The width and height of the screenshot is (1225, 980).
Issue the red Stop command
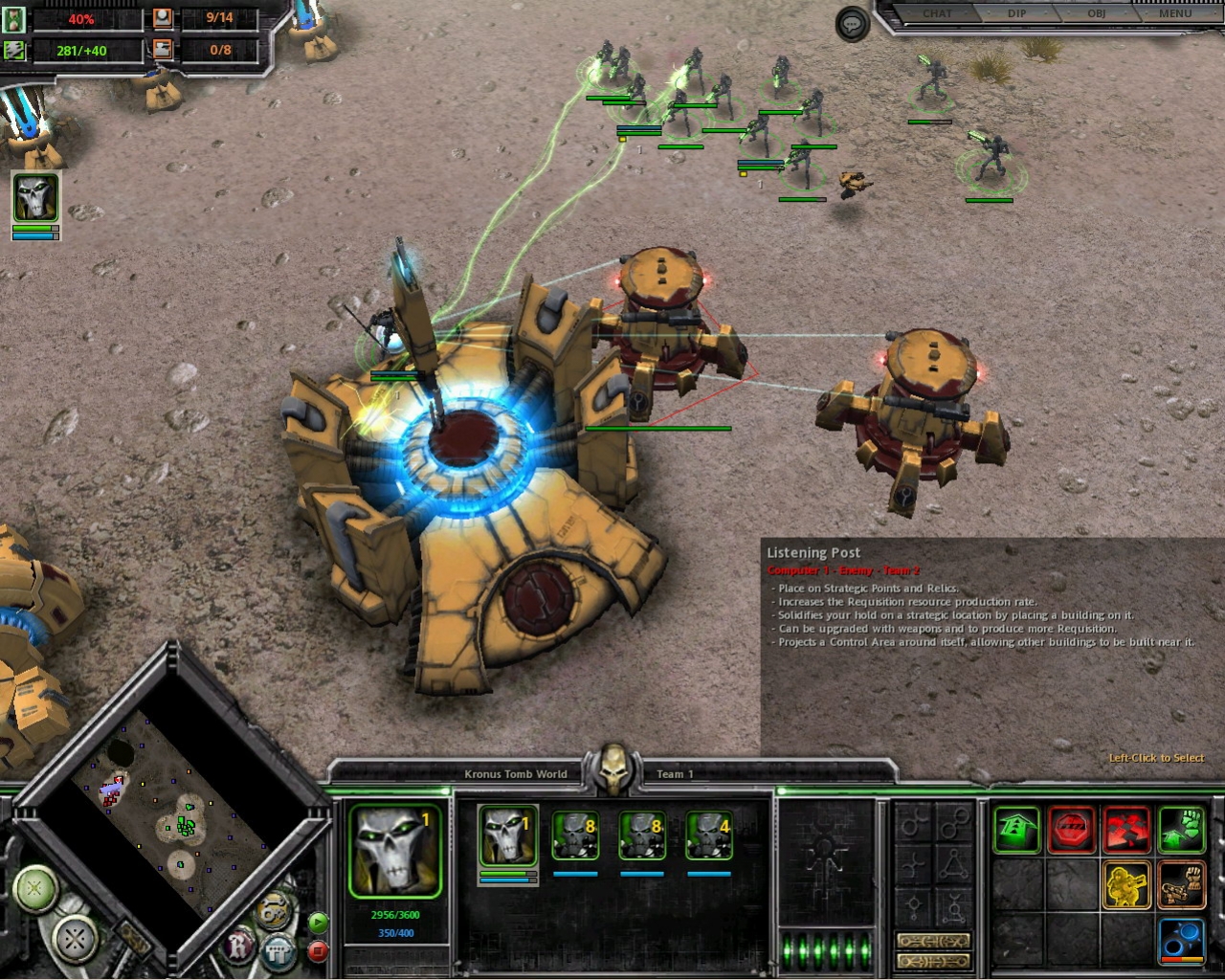(1071, 829)
